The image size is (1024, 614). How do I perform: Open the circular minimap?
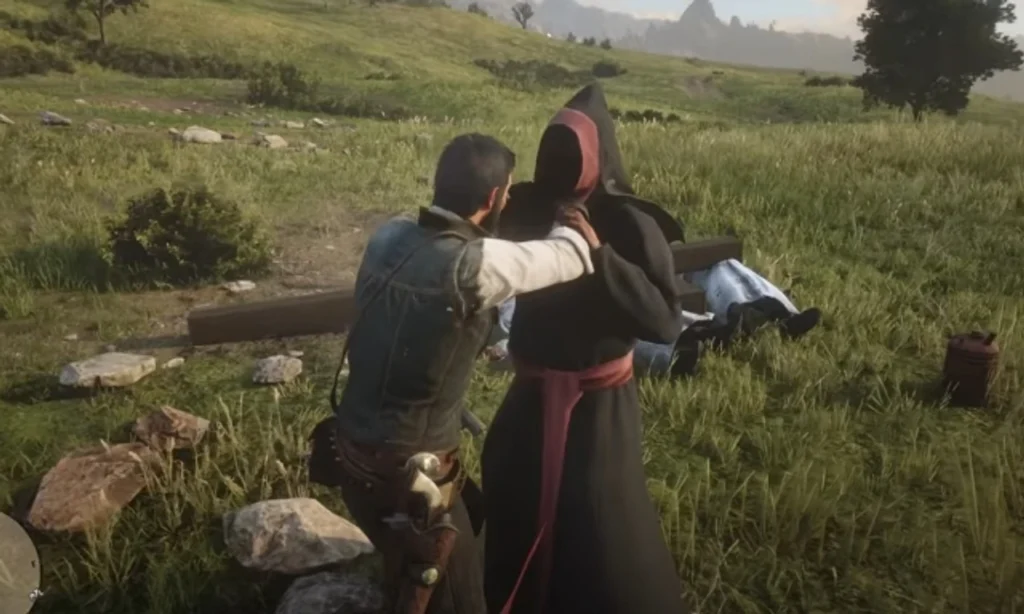click(x=16, y=564)
